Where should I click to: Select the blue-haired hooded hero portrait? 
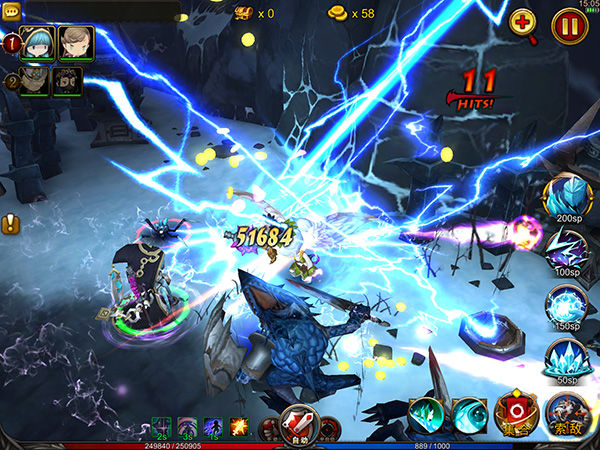[x=36, y=43]
